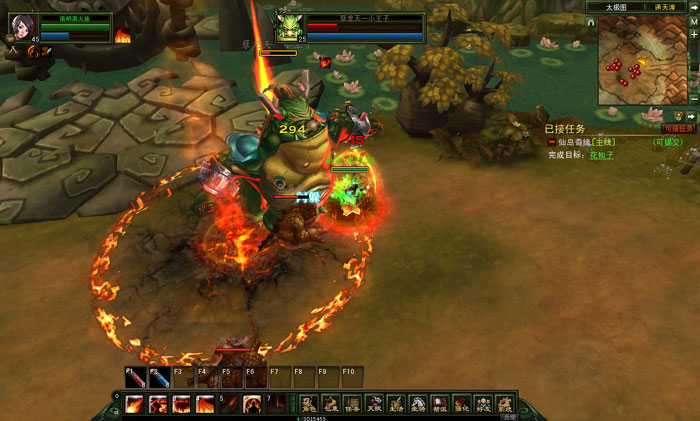Zoom in the minimap with the plus button
The image size is (700, 421).
coord(694,35)
